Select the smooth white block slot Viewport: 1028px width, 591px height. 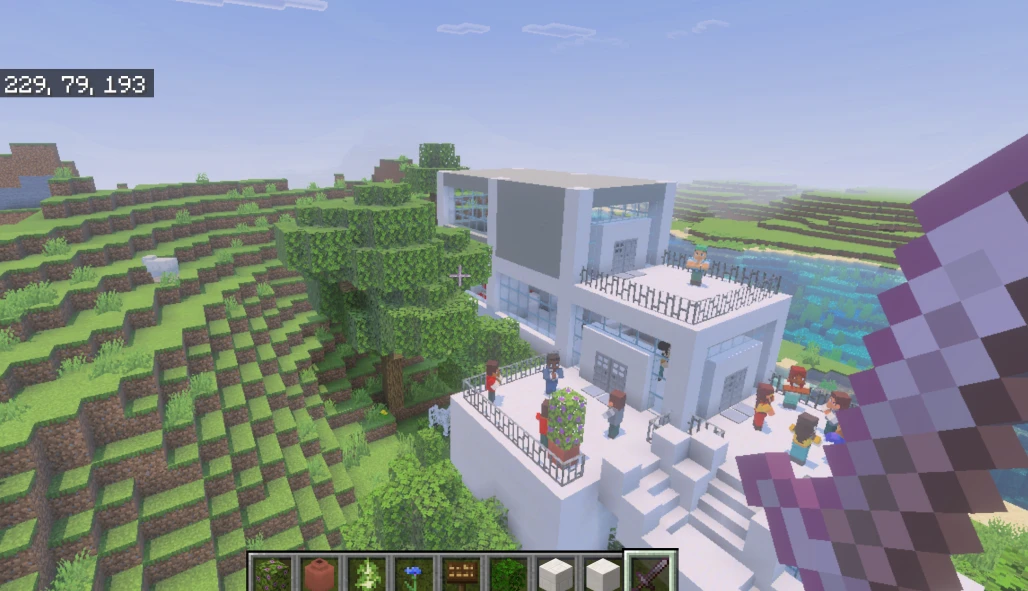pyautogui.click(x=602, y=574)
